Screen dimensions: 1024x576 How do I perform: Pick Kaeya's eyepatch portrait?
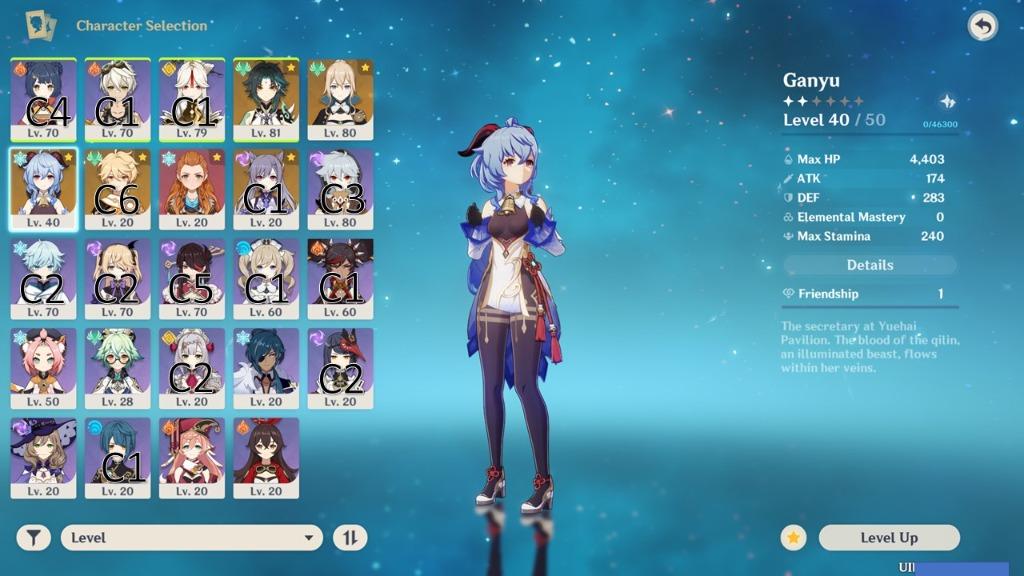[x=266, y=367]
